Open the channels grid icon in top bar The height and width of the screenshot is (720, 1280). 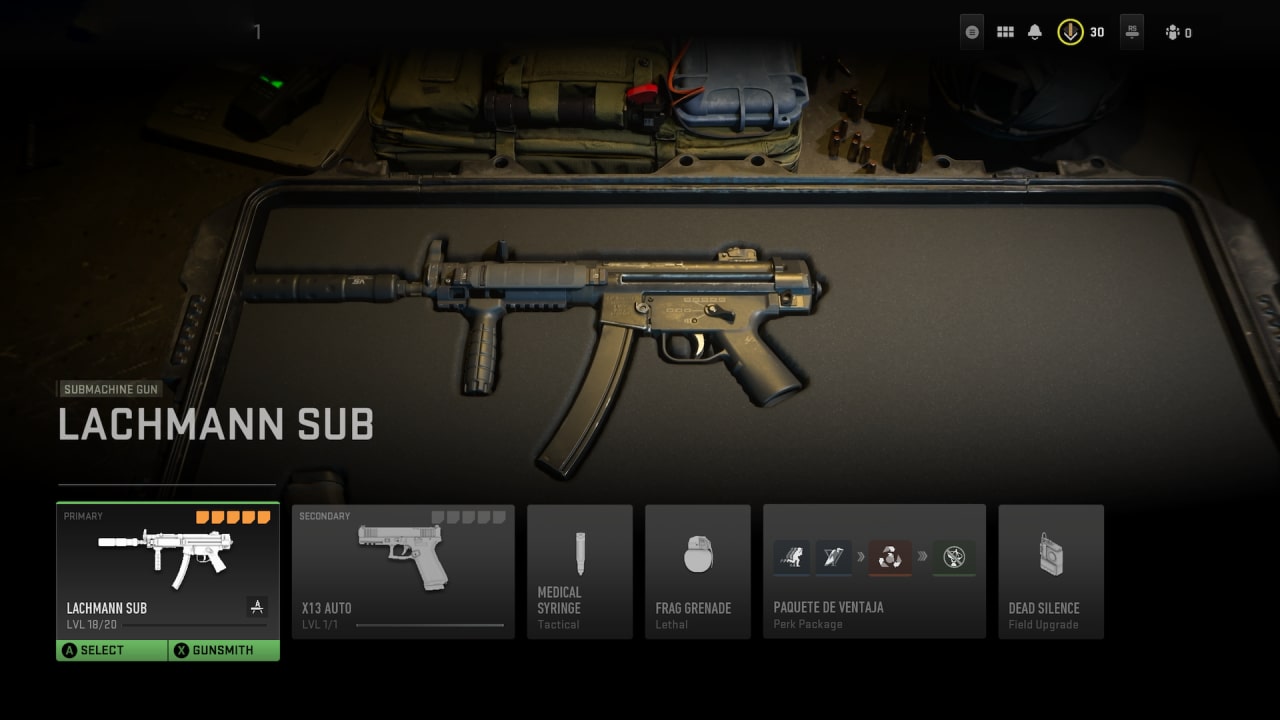[1005, 31]
